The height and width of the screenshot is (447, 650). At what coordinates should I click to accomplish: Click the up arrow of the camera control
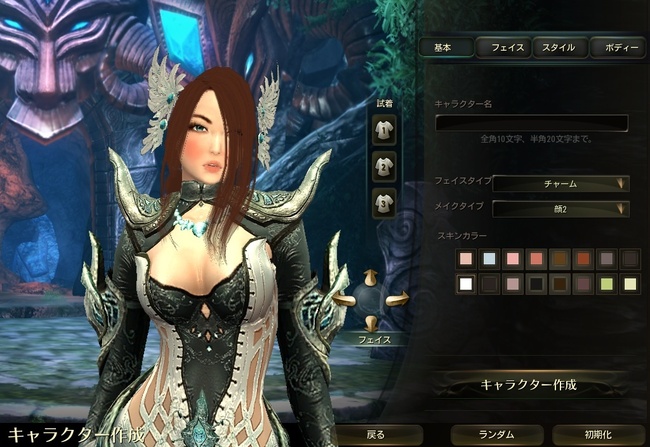pos(372,275)
